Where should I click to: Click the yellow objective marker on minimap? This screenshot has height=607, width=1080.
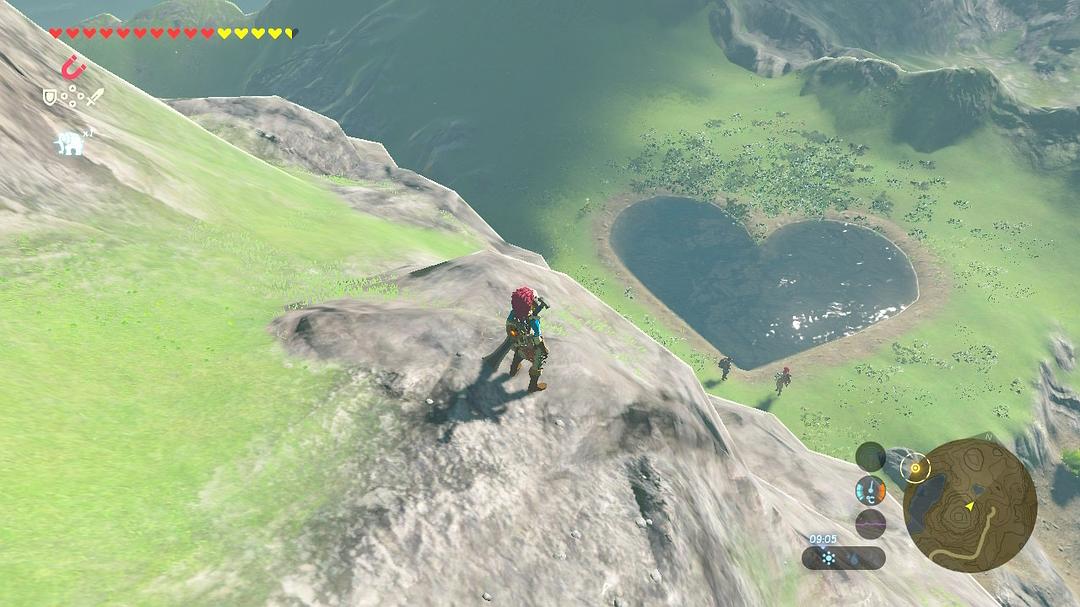click(914, 466)
